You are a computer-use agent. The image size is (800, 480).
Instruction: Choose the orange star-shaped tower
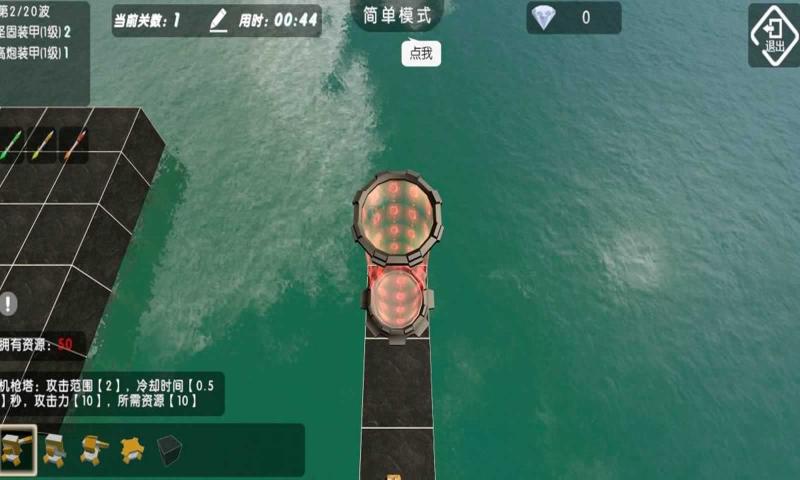click(x=132, y=450)
